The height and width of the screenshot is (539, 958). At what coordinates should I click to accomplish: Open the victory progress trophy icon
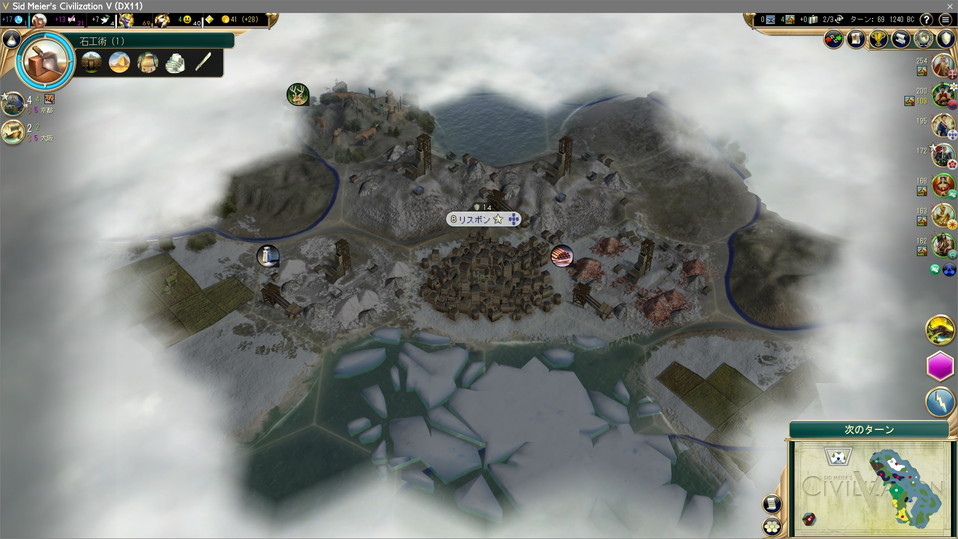pos(879,39)
